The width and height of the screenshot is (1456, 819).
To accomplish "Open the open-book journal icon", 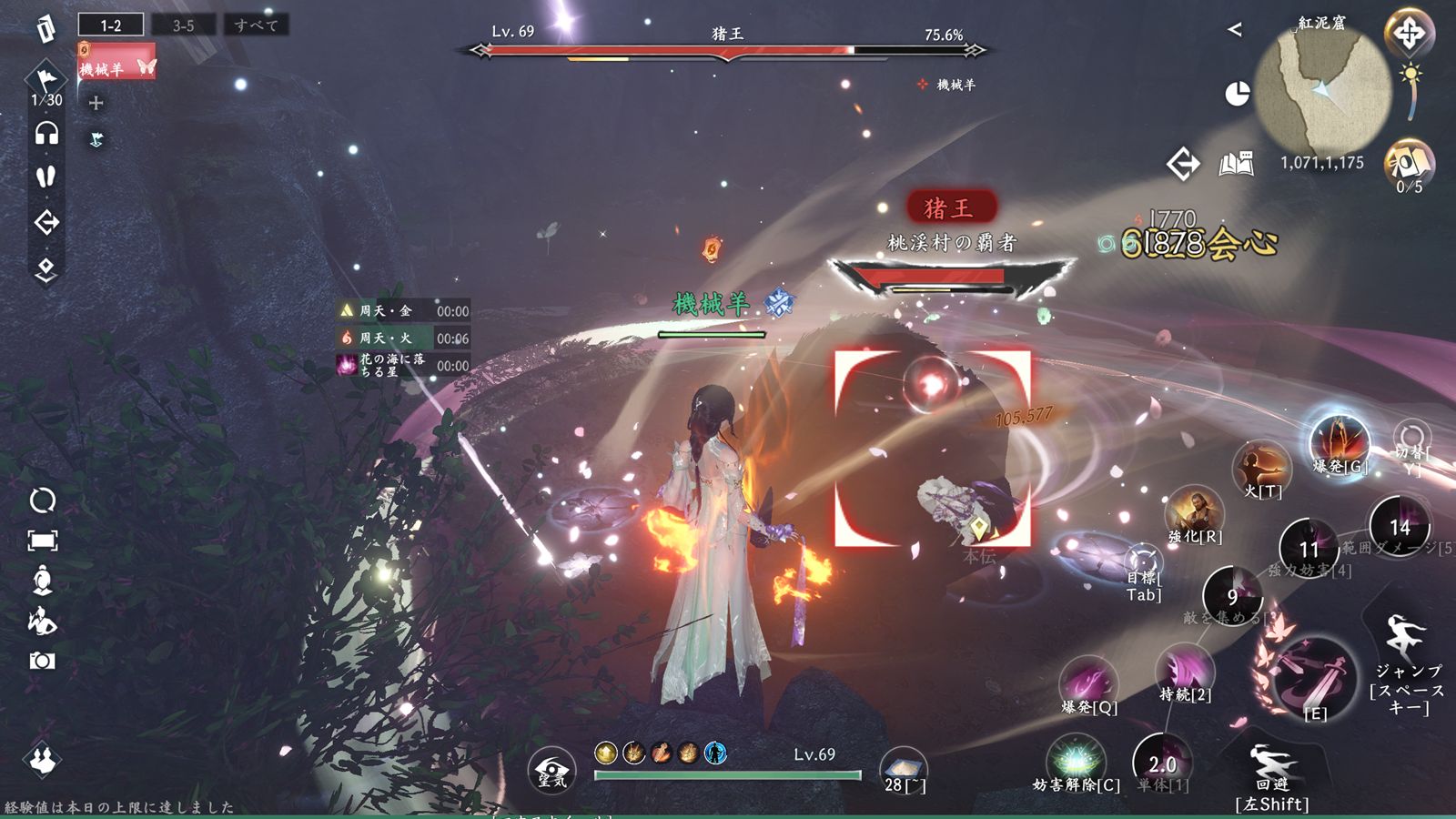I will (1236, 164).
